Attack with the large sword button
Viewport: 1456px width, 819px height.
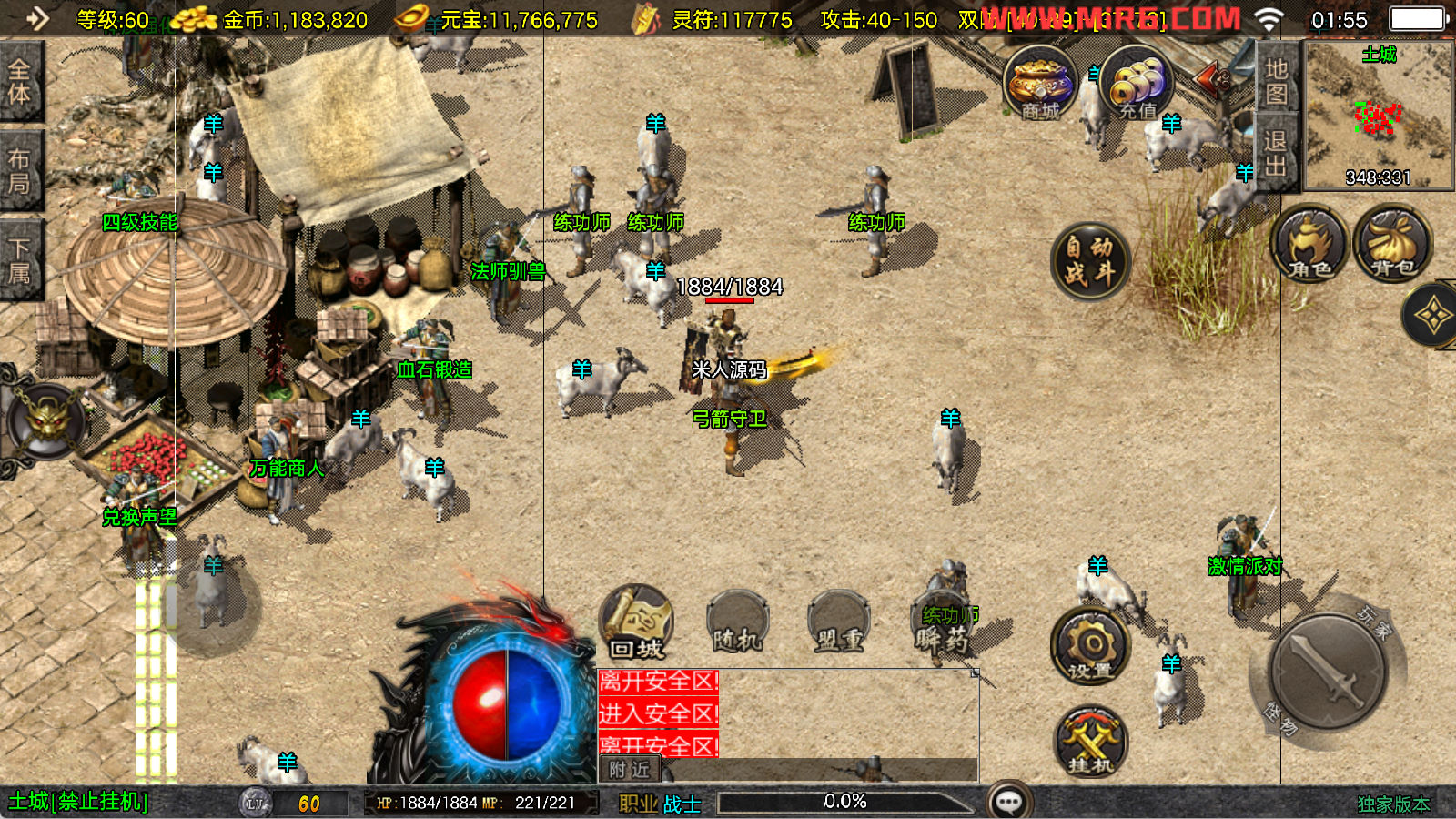(1328, 671)
